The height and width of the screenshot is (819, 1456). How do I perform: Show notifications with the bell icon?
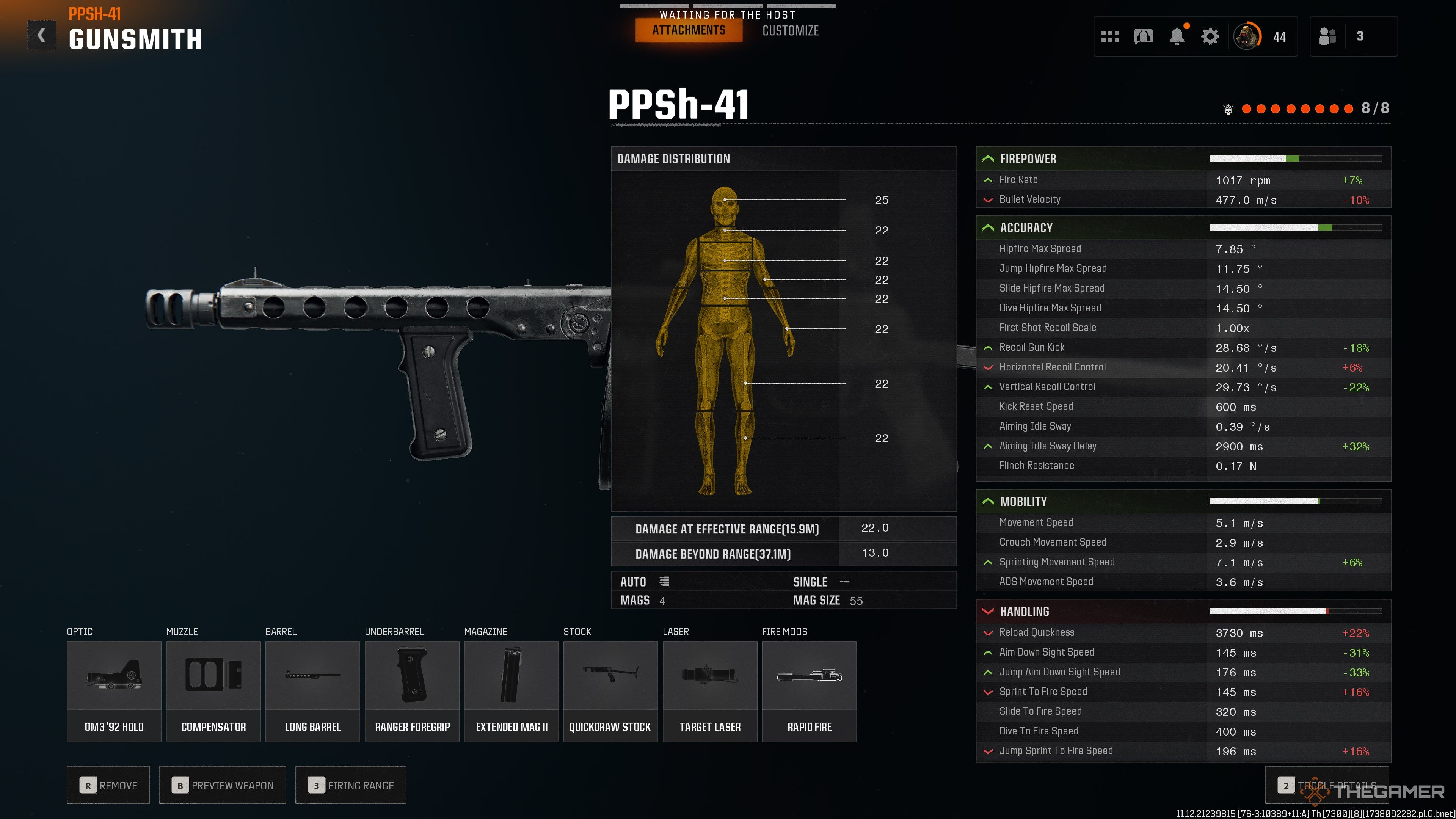click(x=1176, y=37)
